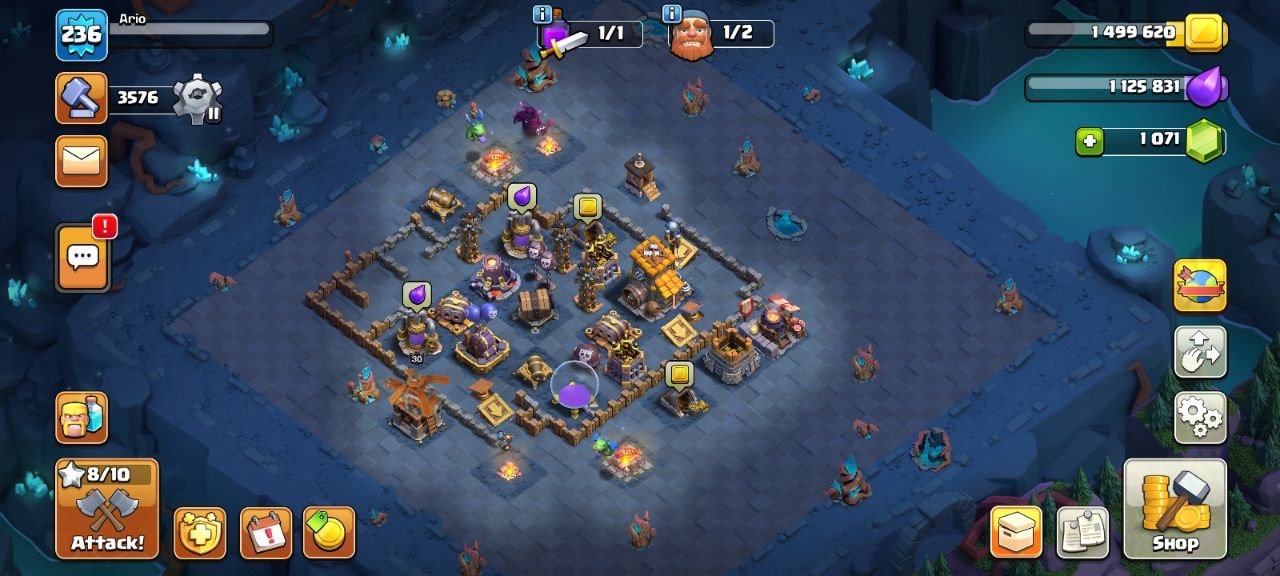This screenshot has height=576, width=1280.
Task: Open the gold shield plus icon
Action: (x=199, y=532)
